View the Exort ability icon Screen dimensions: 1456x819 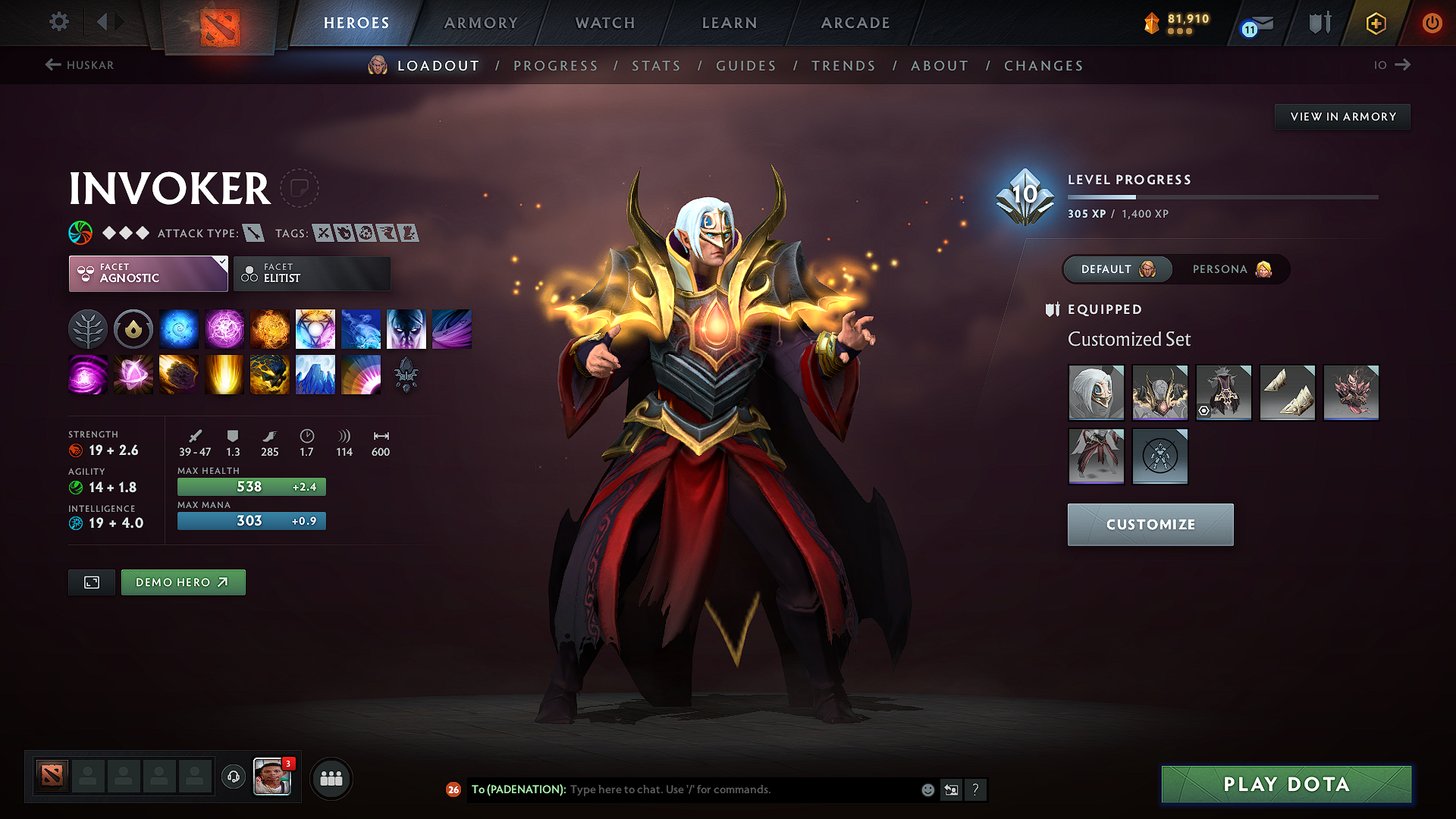point(270,328)
